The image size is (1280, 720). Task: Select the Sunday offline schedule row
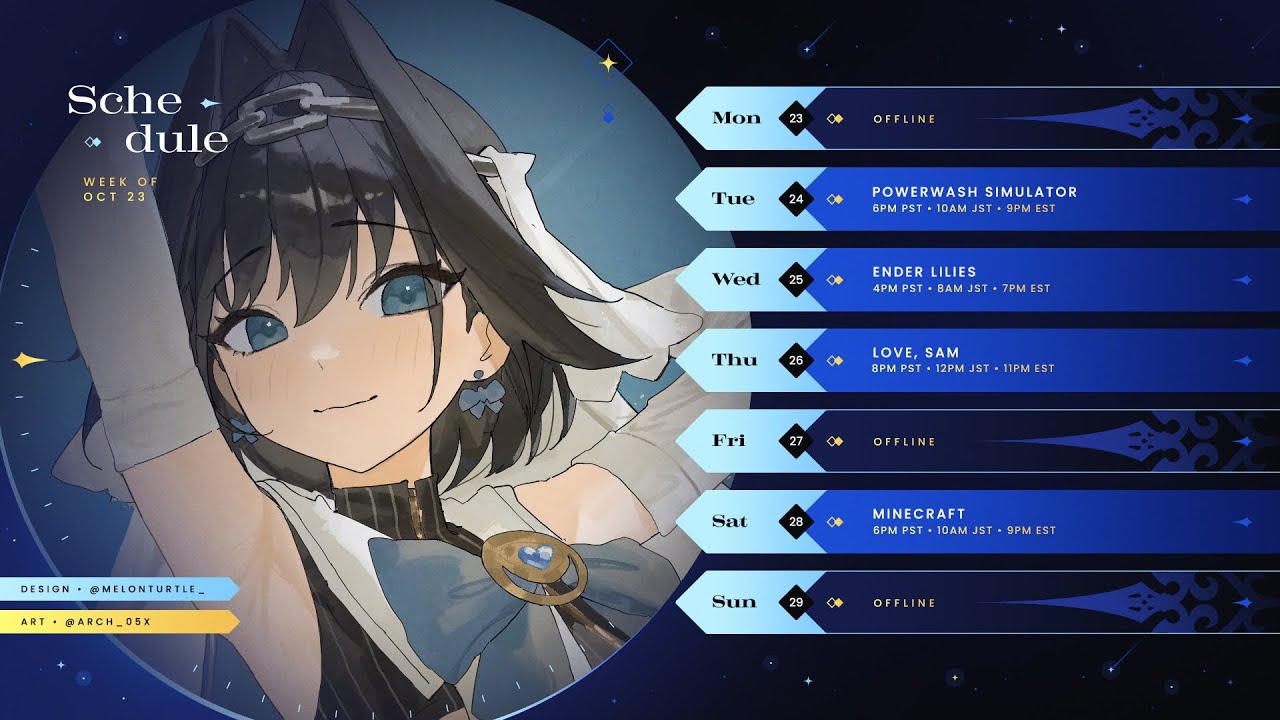975,602
